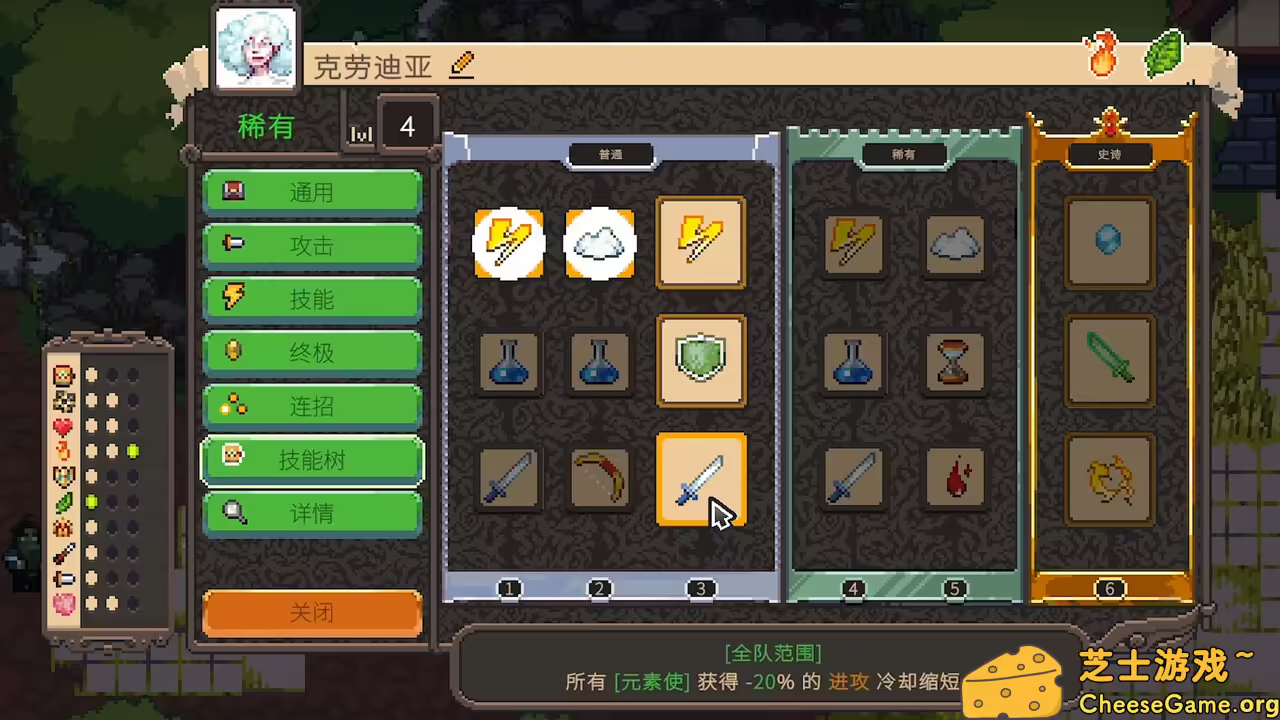This screenshot has width=1280, height=720.
Task: Select the blue gem skill in 史诗 column
Action: [x=1109, y=240]
